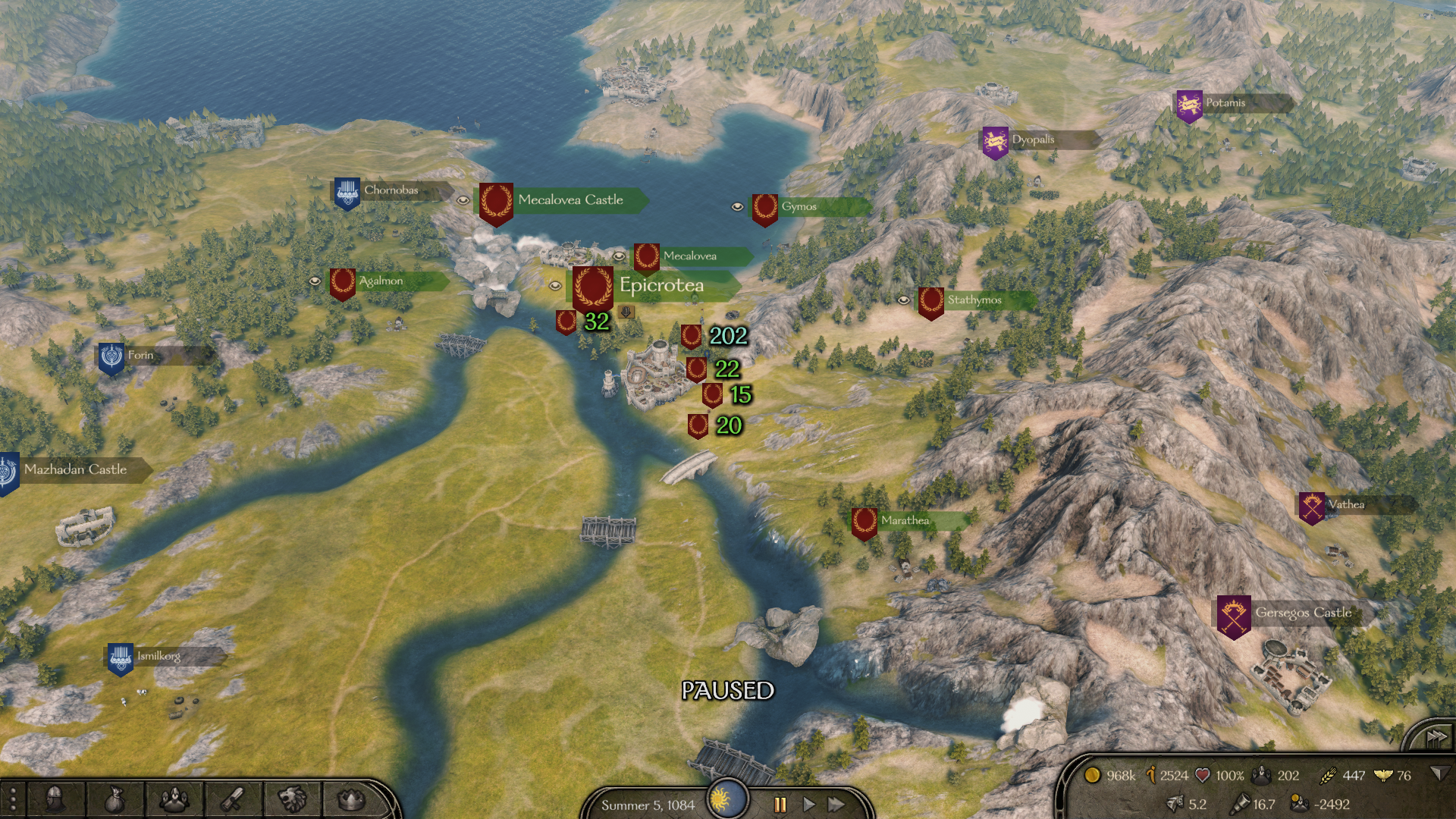The width and height of the screenshot is (1456, 819).
Task: Click the pause time button
Action: 780,805
